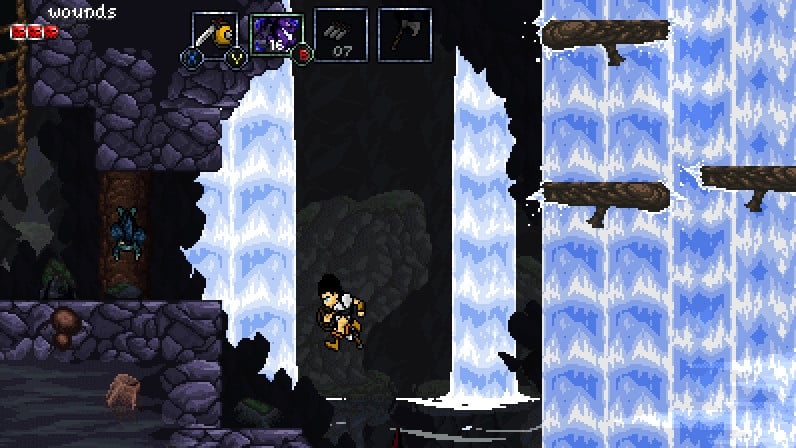The width and height of the screenshot is (796, 448).
Task: Select the throwing axe slot
Action: tap(405, 35)
